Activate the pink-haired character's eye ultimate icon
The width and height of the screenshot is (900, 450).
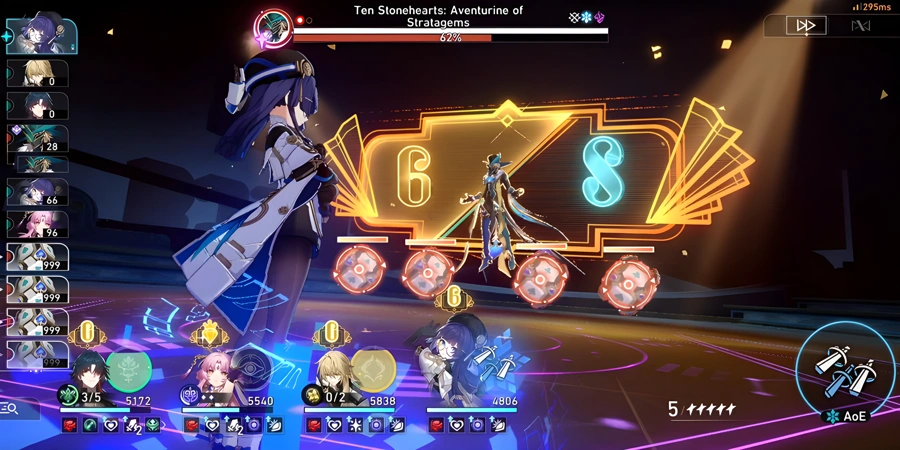[250, 367]
